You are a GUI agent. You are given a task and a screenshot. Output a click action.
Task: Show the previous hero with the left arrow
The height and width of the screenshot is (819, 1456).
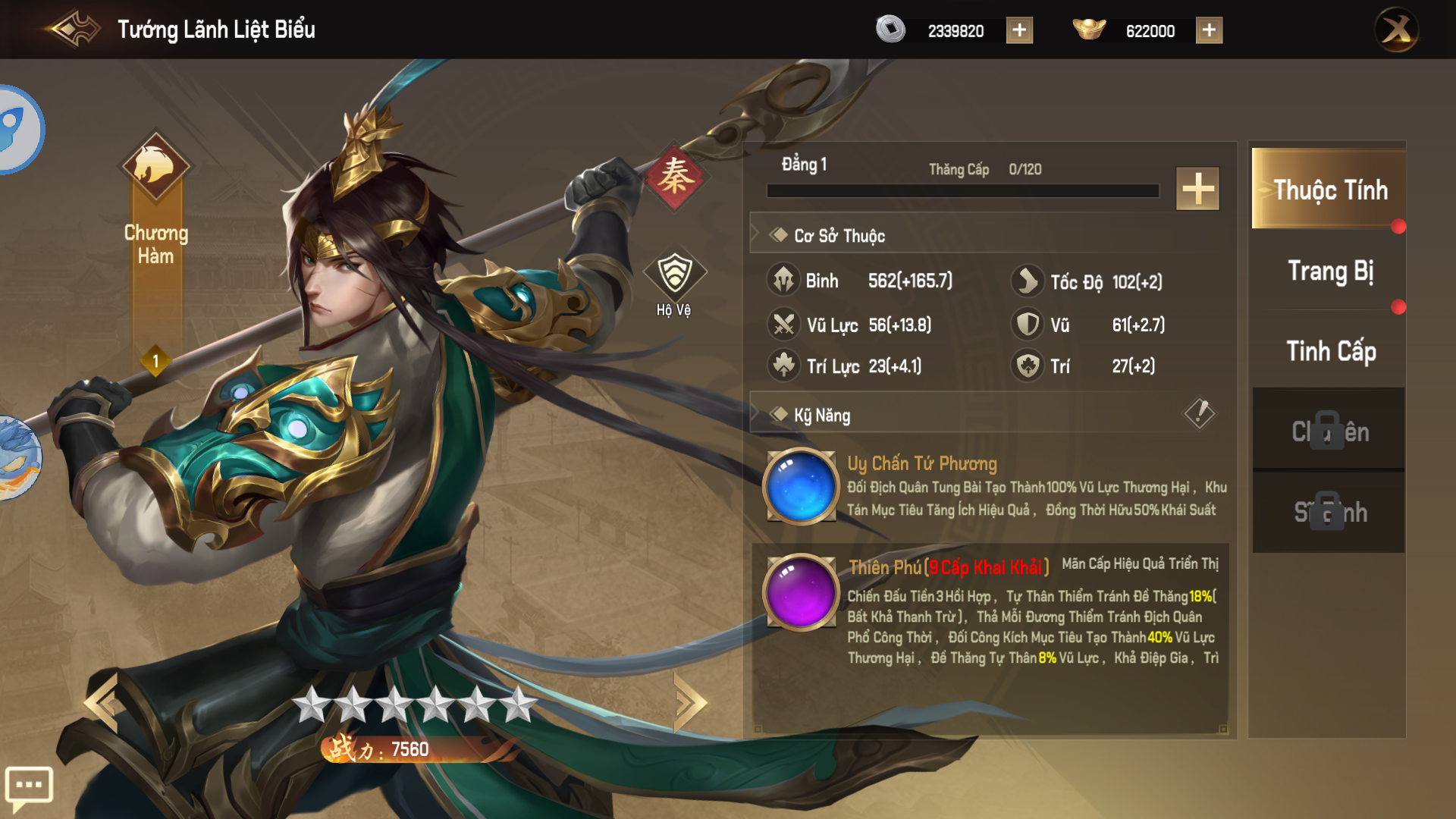point(102,703)
